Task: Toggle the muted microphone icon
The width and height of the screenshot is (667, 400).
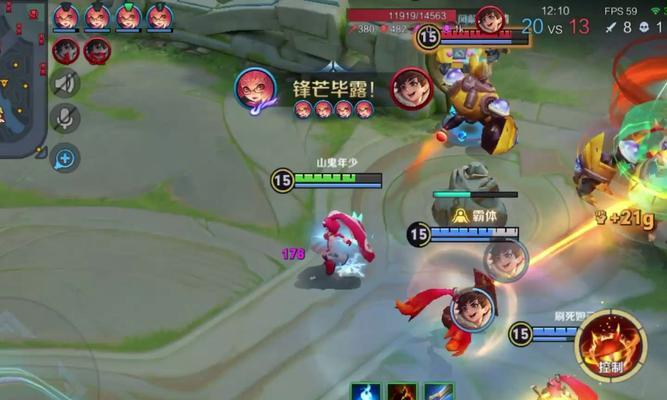Action: (x=65, y=119)
